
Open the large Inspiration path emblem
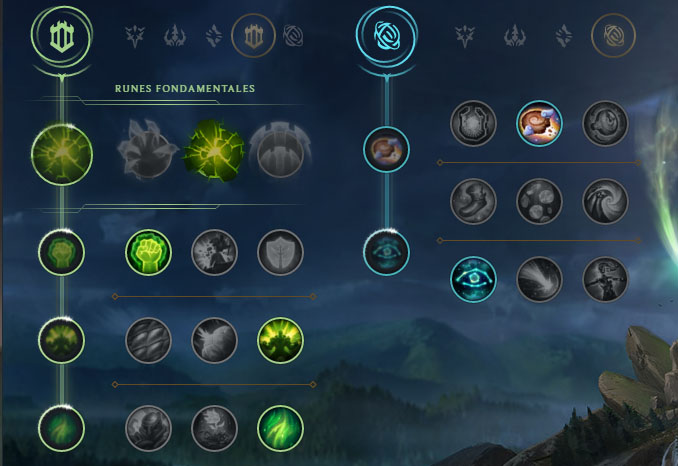[x=384, y=36]
